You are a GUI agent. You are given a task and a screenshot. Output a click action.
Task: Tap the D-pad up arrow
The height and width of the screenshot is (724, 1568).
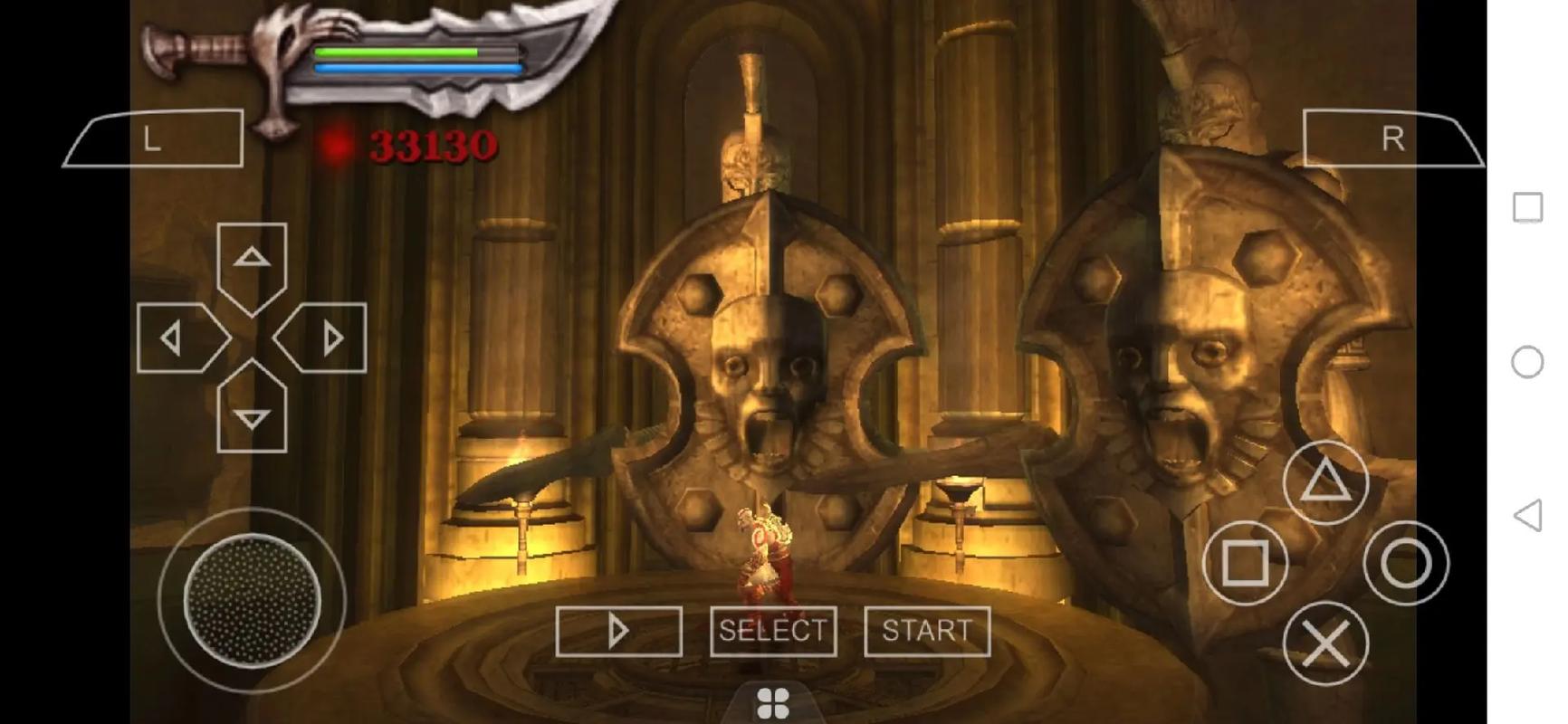coord(252,260)
